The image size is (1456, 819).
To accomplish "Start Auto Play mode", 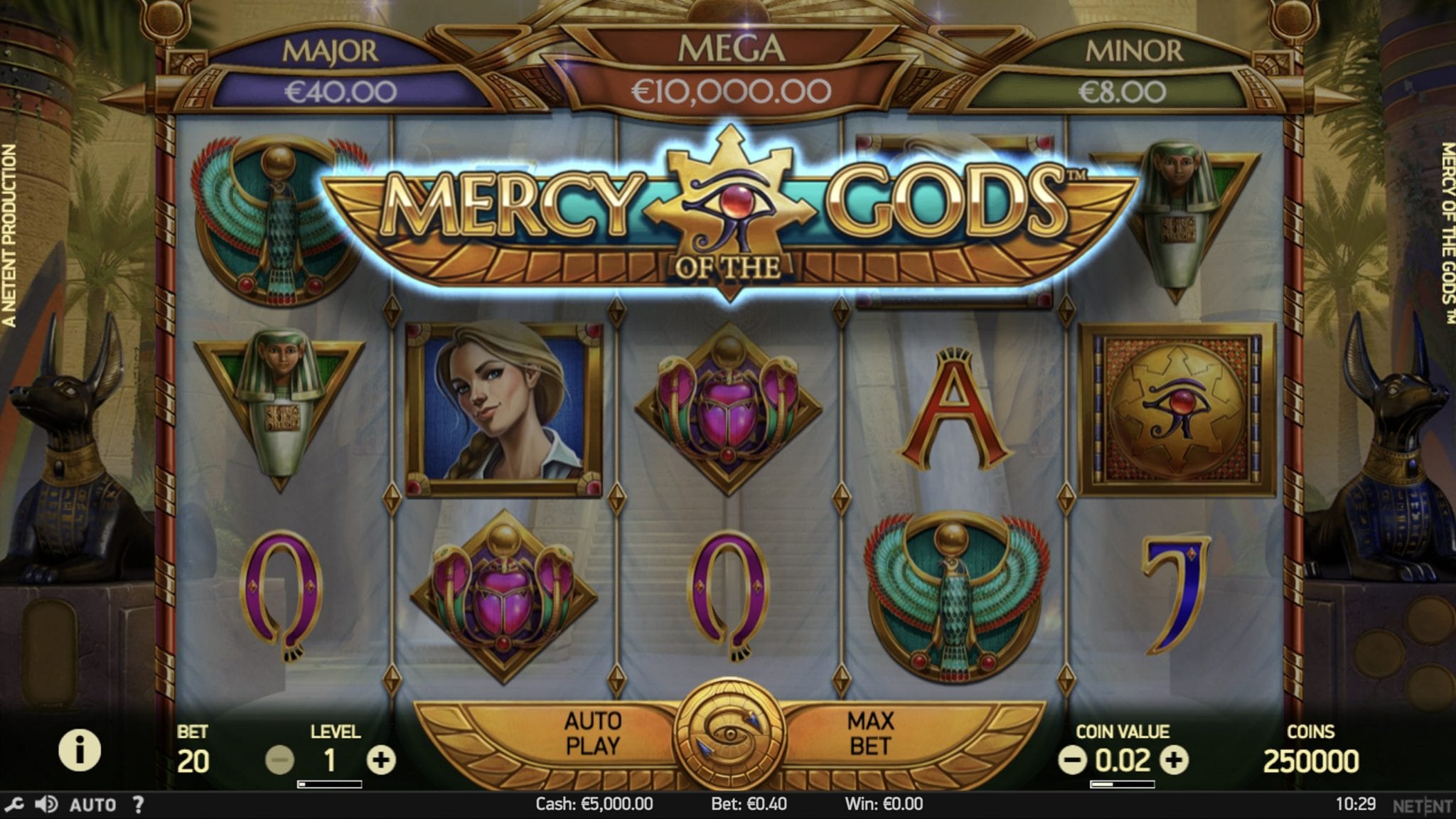I will coord(592,734).
